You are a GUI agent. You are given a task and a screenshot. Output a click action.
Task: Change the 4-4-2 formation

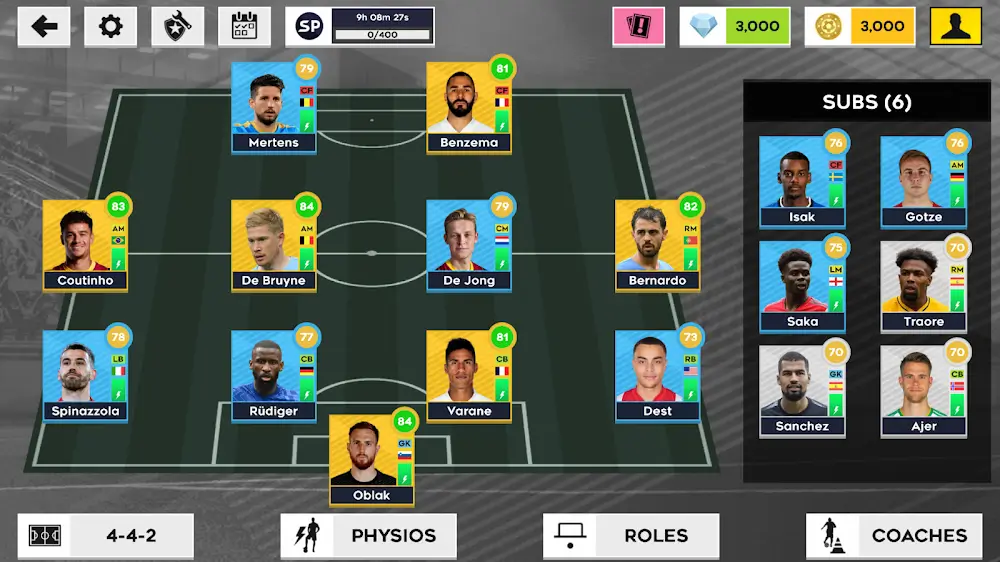click(105, 535)
